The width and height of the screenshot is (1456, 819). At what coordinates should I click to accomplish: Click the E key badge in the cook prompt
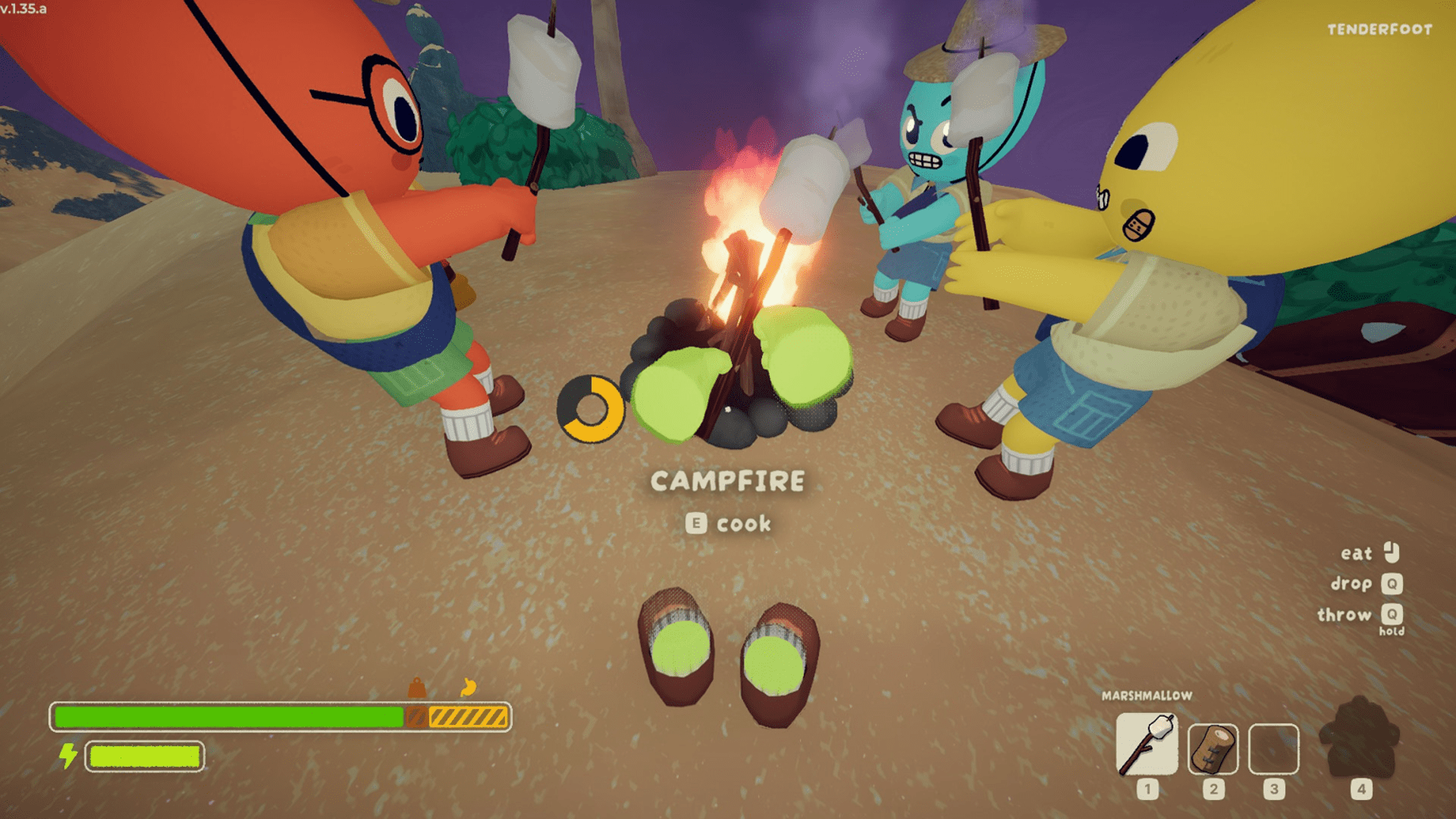(x=695, y=522)
